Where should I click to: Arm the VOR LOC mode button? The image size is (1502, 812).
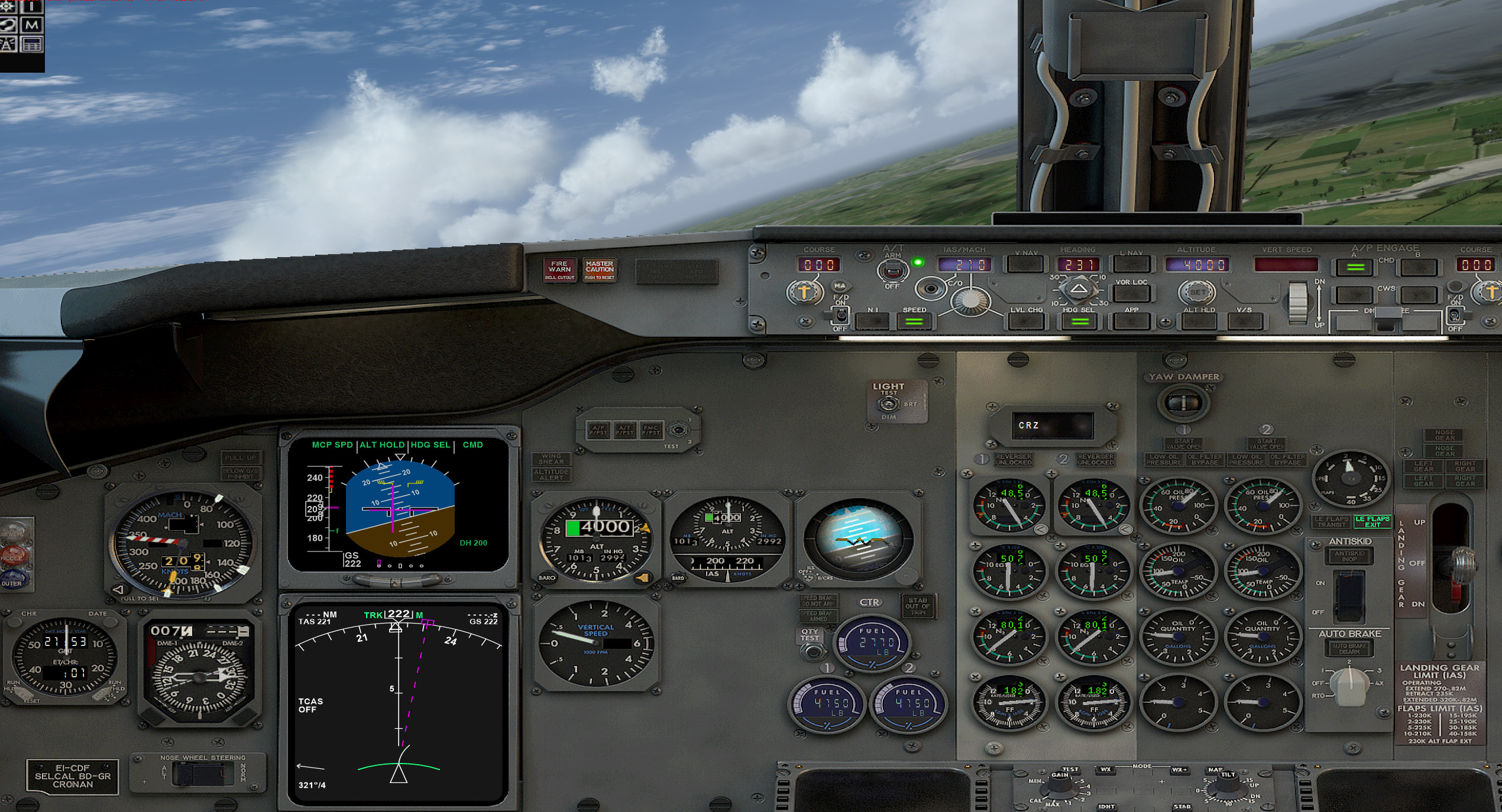click(1131, 293)
